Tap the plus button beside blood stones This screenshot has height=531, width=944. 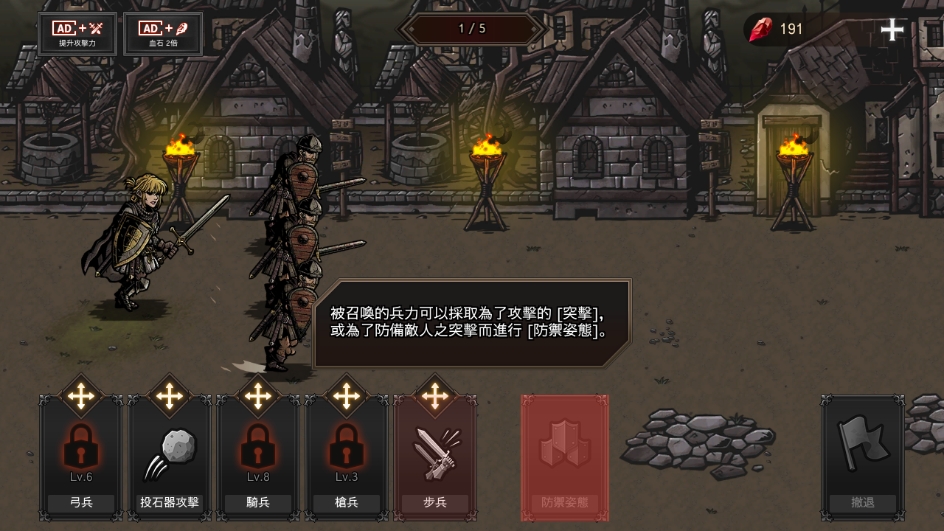pos(891,30)
